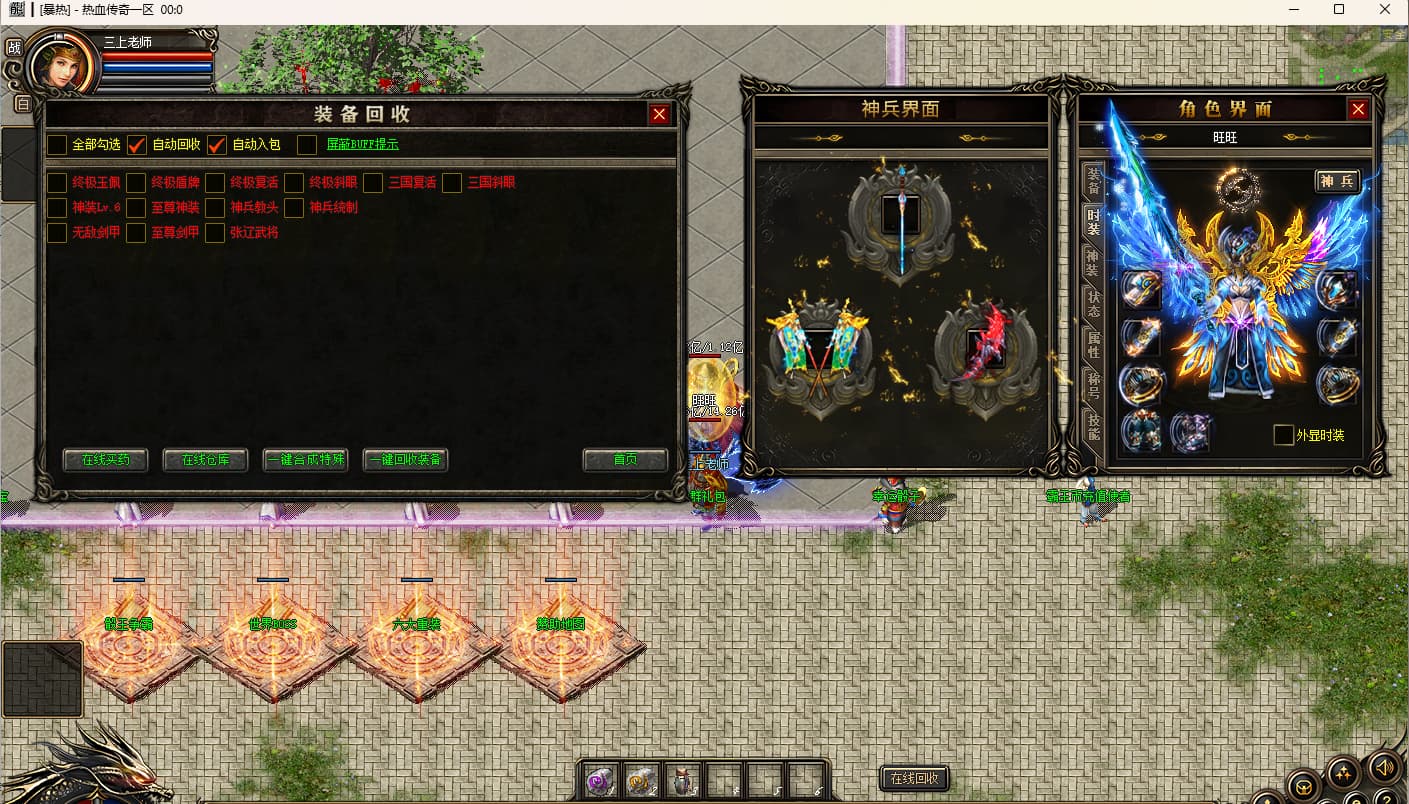The width and height of the screenshot is (1409, 804).
Task: Switch to the 装备 tab
Action: point(1094,182)
